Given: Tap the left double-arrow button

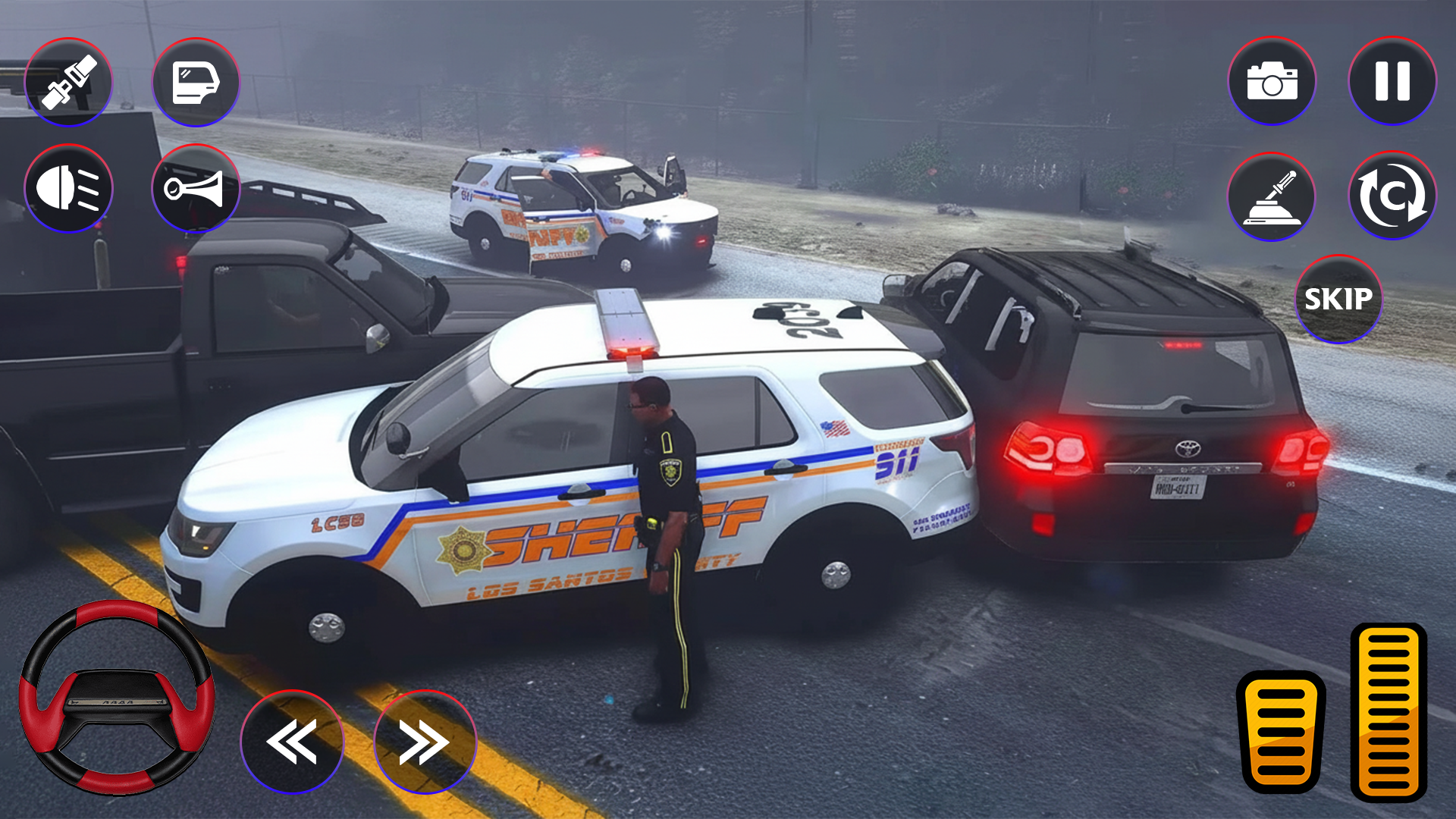Looking at the screenshot, I should click(292, 742).
